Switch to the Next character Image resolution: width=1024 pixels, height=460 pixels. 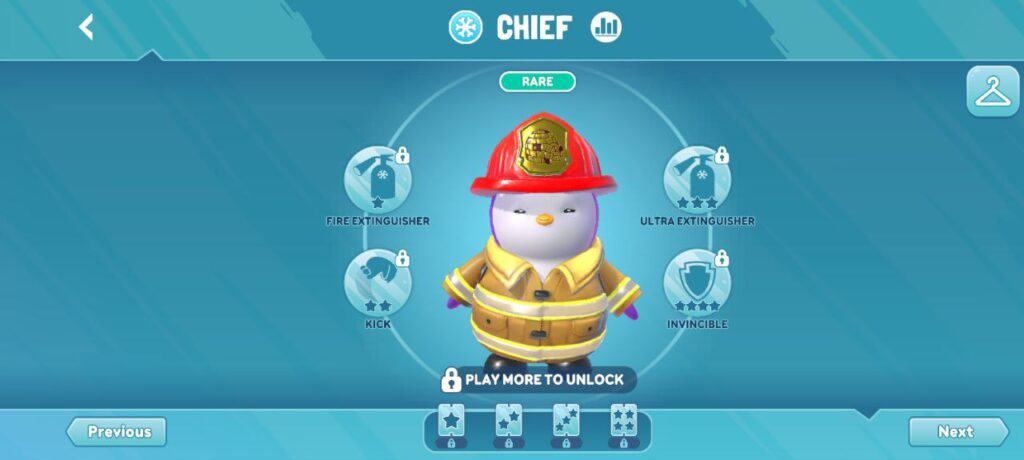[957, 432]
